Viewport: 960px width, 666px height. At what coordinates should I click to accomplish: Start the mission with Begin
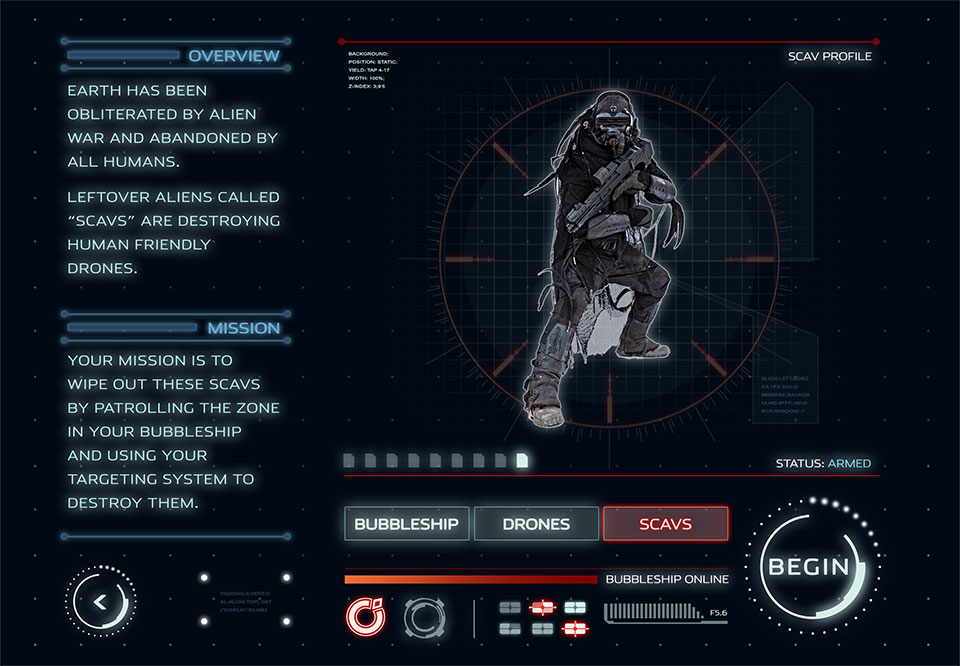[808, 567]
